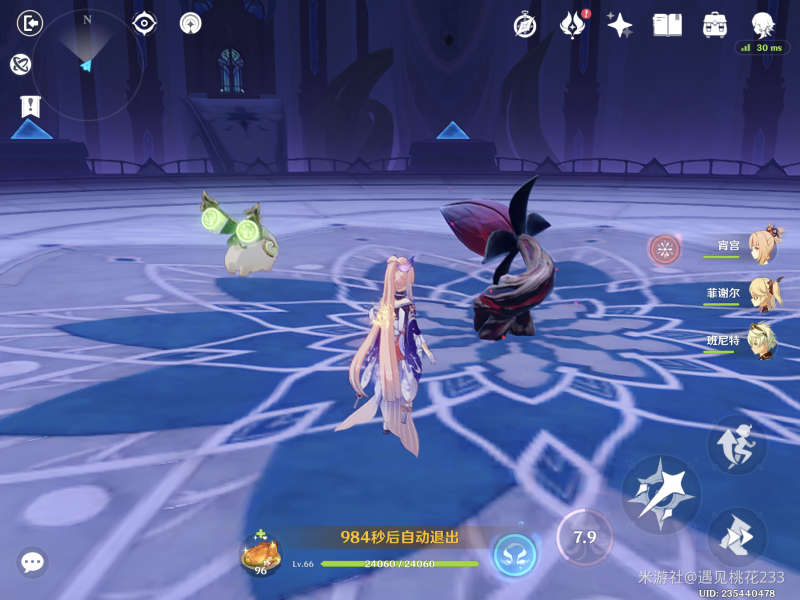Open the Adventurer Handbook book icon

tap(667, 25)
